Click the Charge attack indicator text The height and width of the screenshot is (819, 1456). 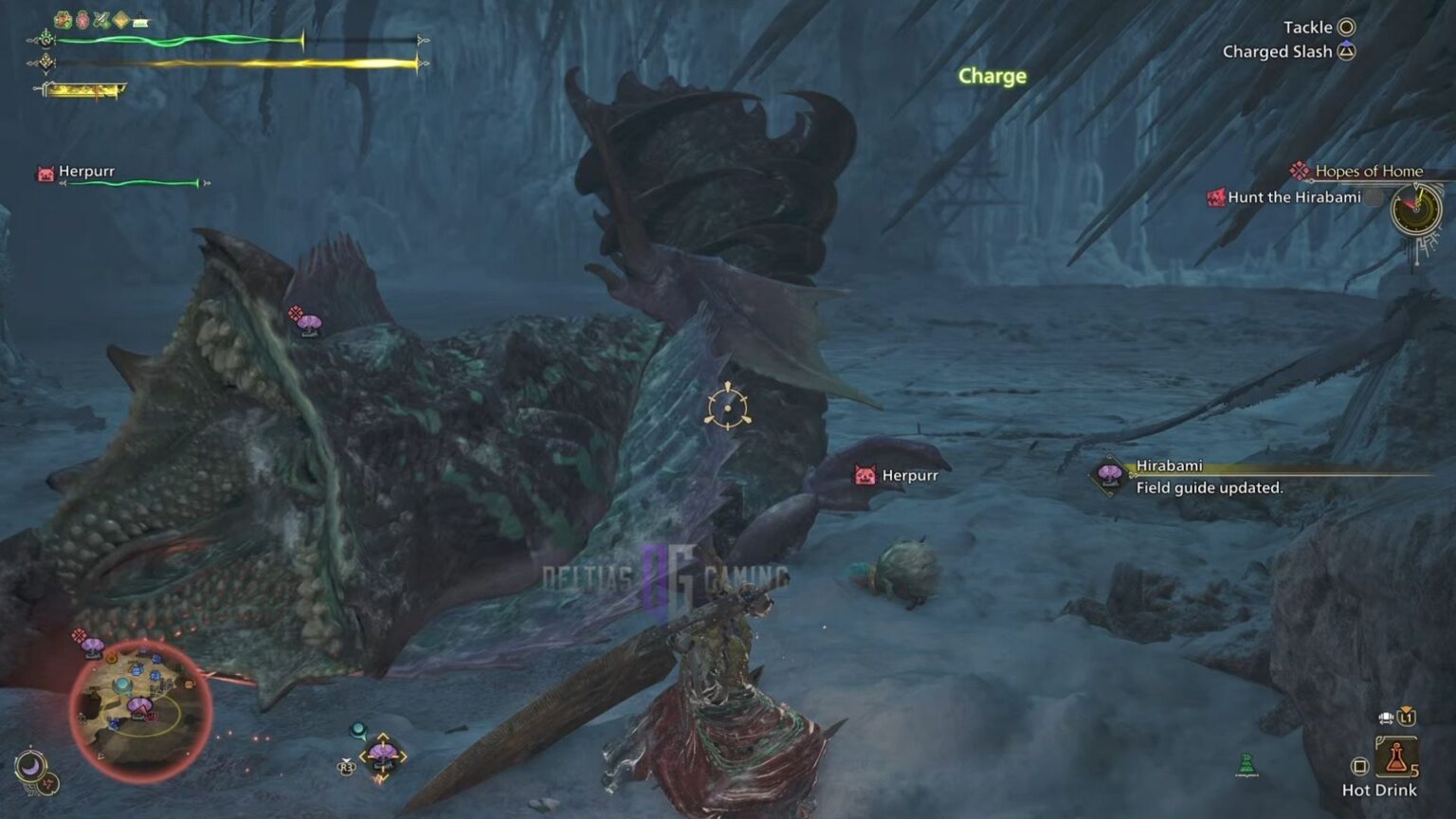click(x=992, y=78)
